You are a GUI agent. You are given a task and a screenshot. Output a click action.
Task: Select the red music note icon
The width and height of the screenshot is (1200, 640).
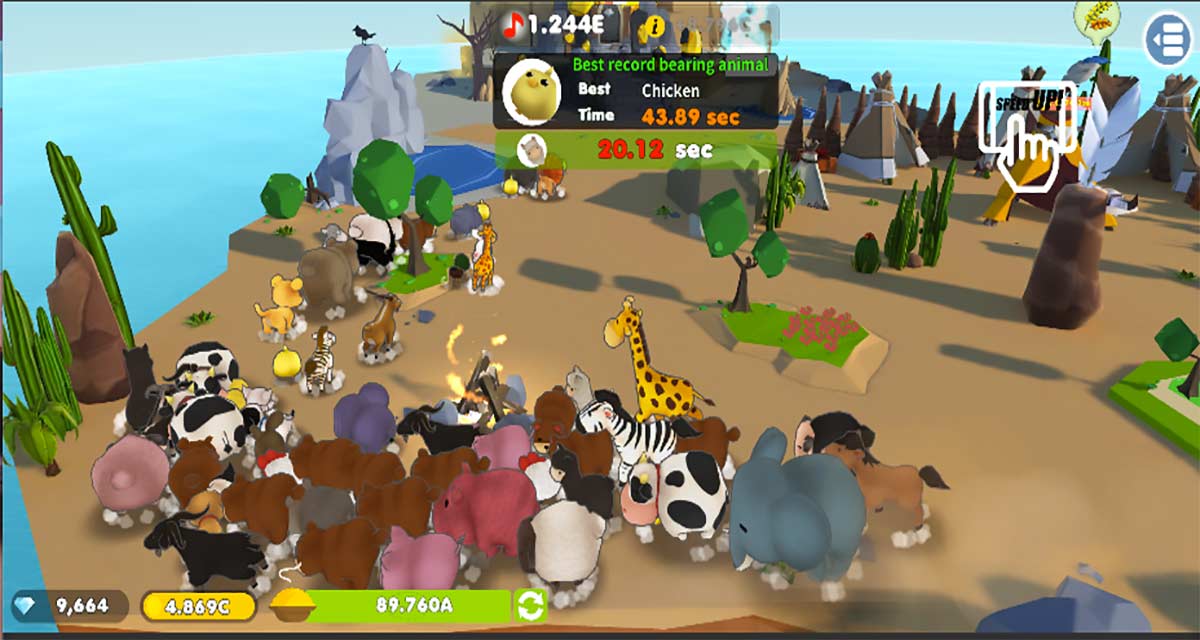[x=514, y=26]
